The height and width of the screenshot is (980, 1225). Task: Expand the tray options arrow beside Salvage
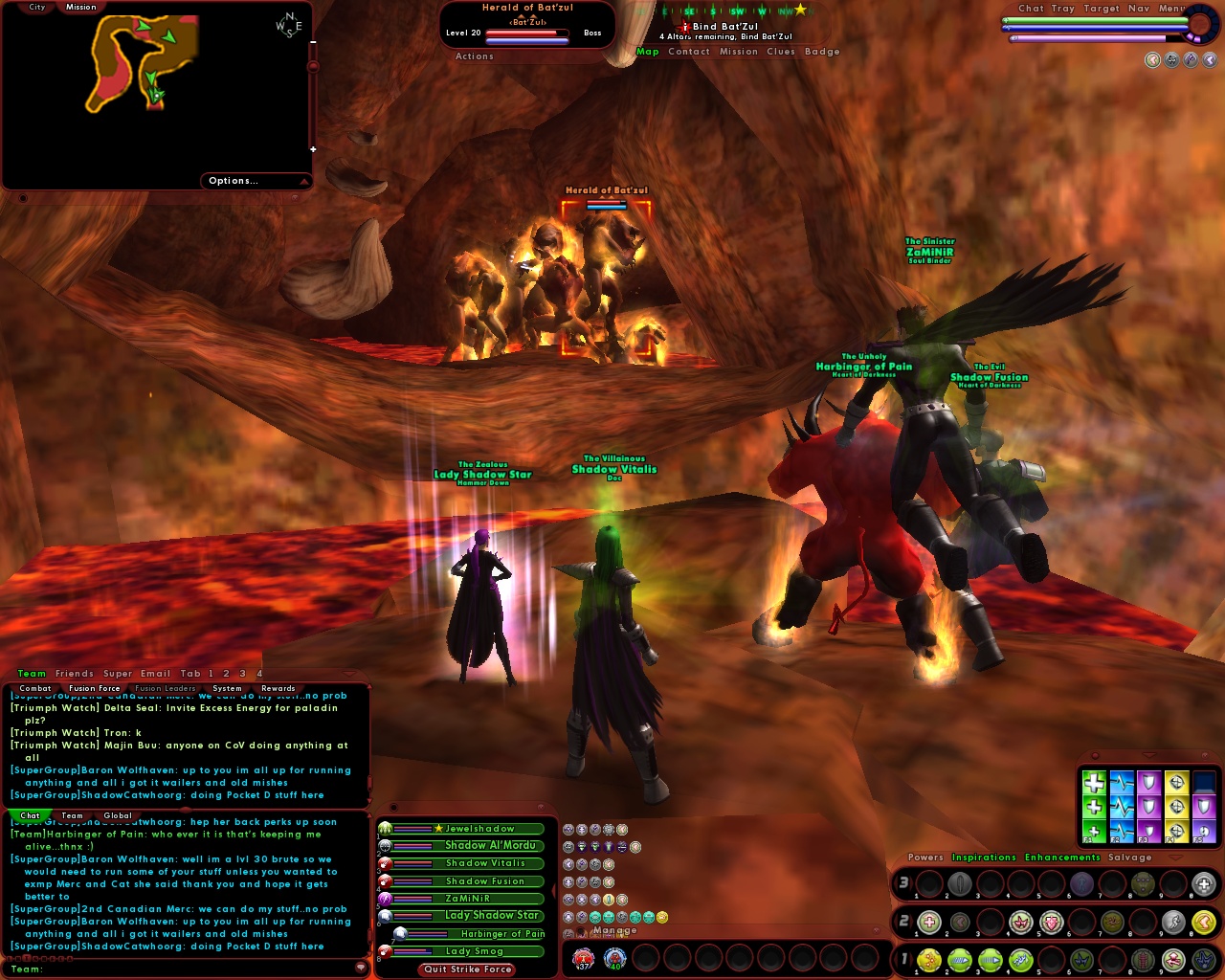(1175, 857)
